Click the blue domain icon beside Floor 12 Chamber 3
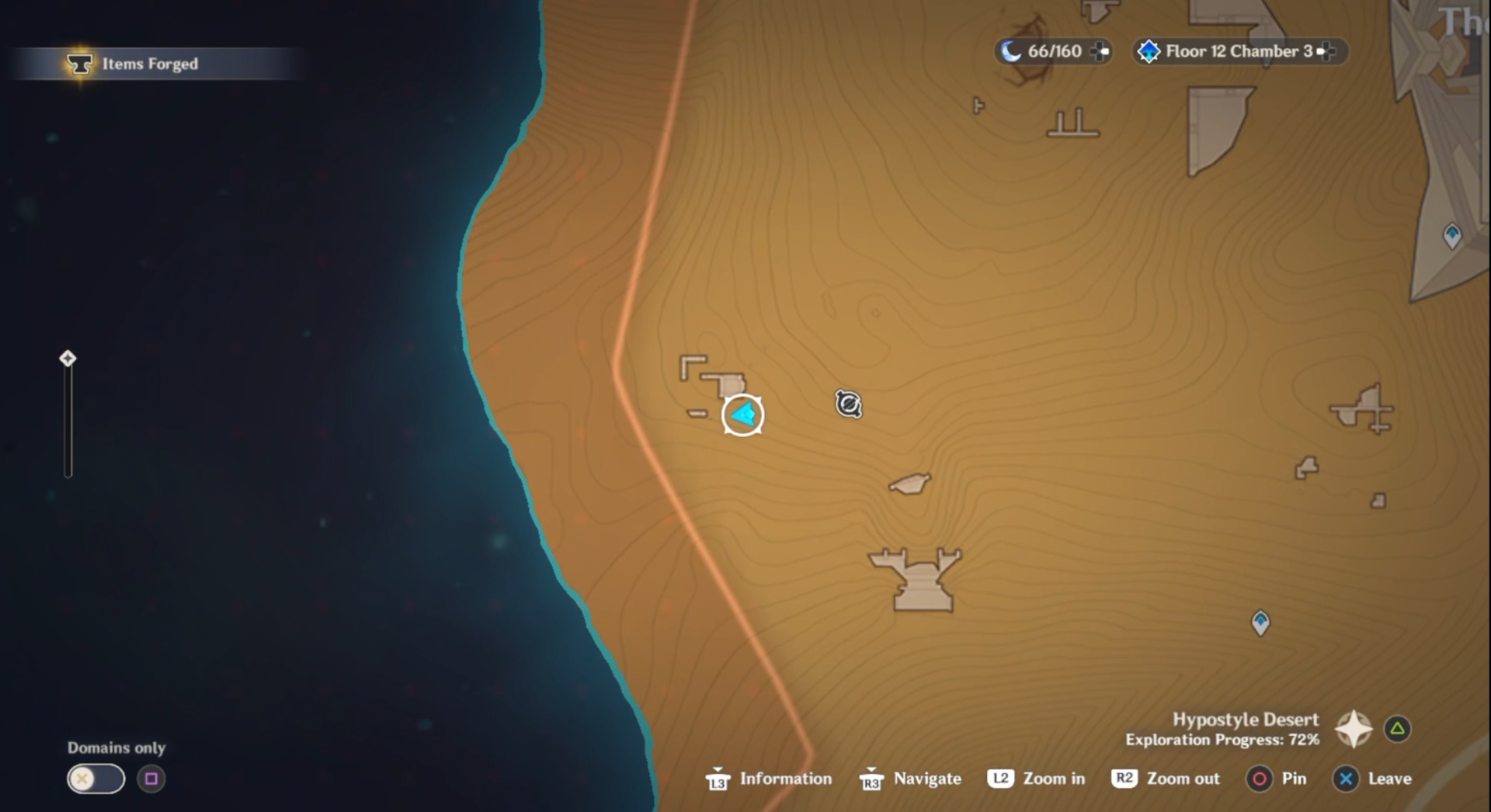Screen dimensions: 1491x812 pos(1148,51)
